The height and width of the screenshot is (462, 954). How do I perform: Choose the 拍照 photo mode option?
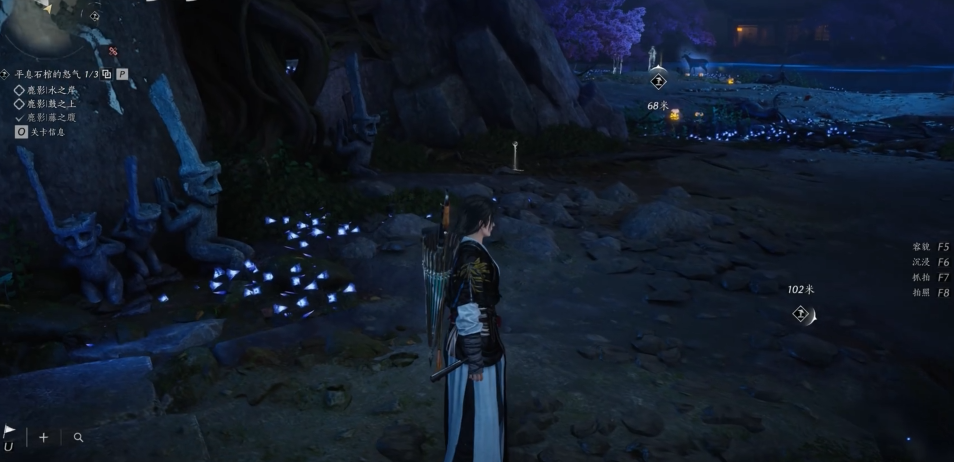pyautogui.click(x=930, y=293)
